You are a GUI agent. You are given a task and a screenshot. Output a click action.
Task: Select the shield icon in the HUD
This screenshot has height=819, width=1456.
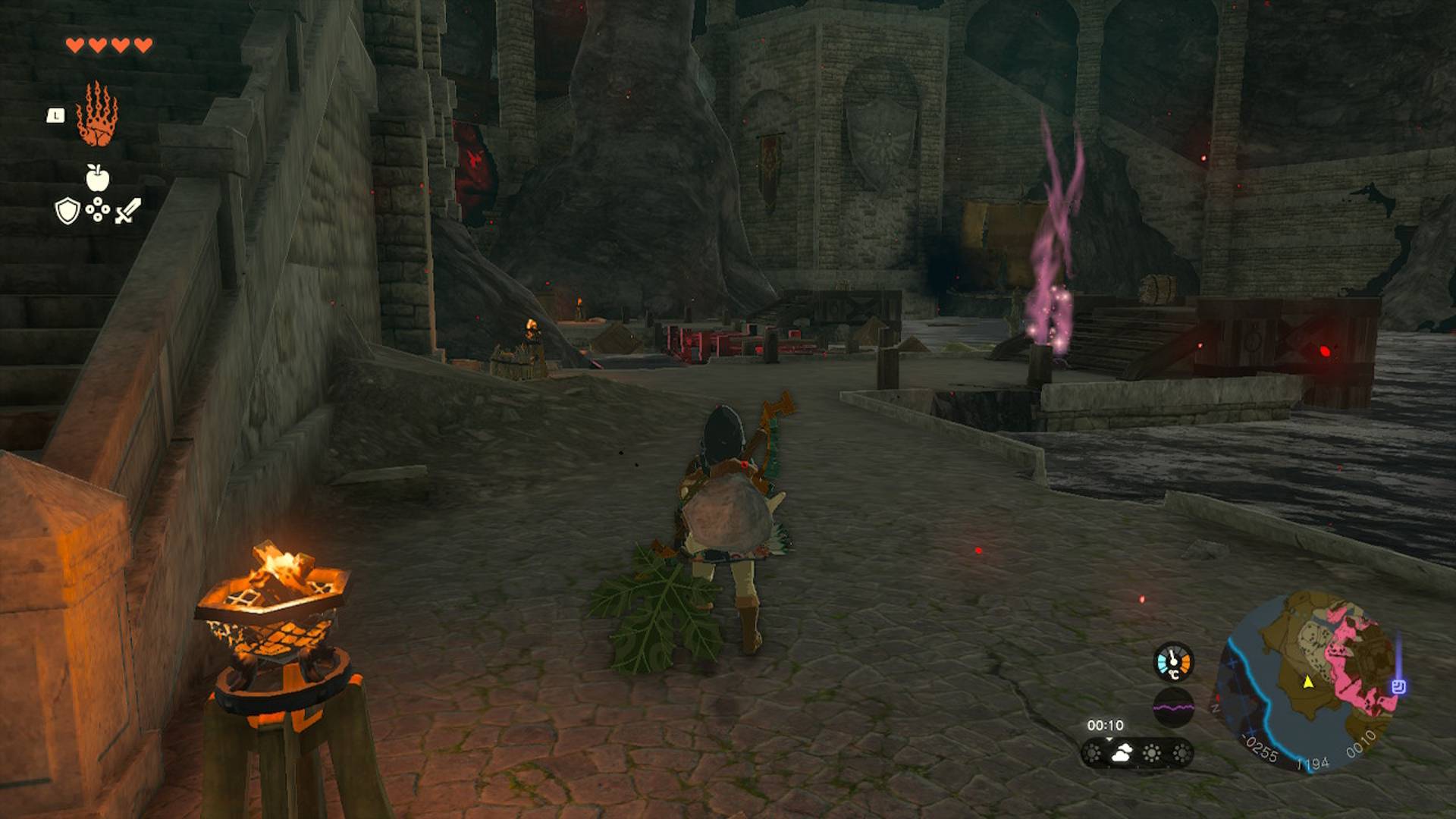(67, 209)
